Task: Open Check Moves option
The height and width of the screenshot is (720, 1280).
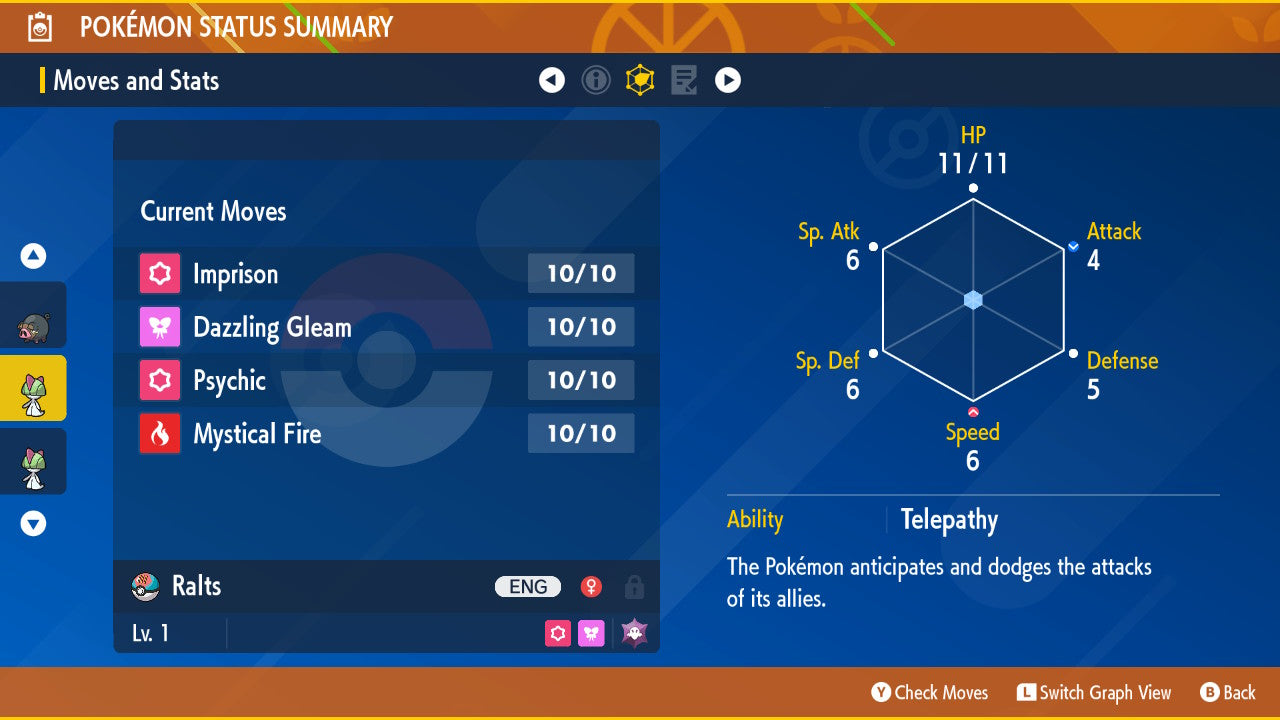Action: 930,692
